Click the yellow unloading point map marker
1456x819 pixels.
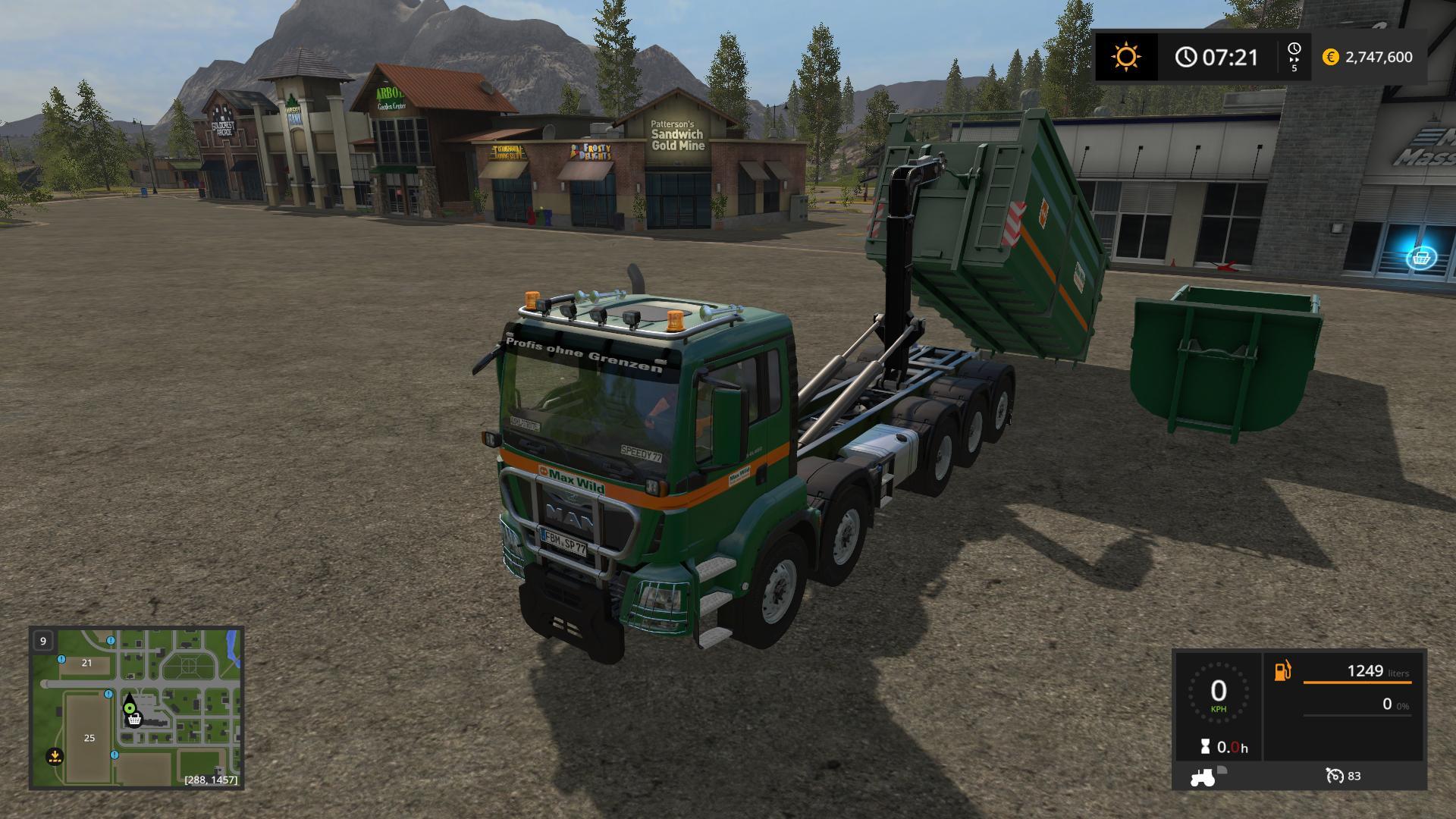coord(54,755)
